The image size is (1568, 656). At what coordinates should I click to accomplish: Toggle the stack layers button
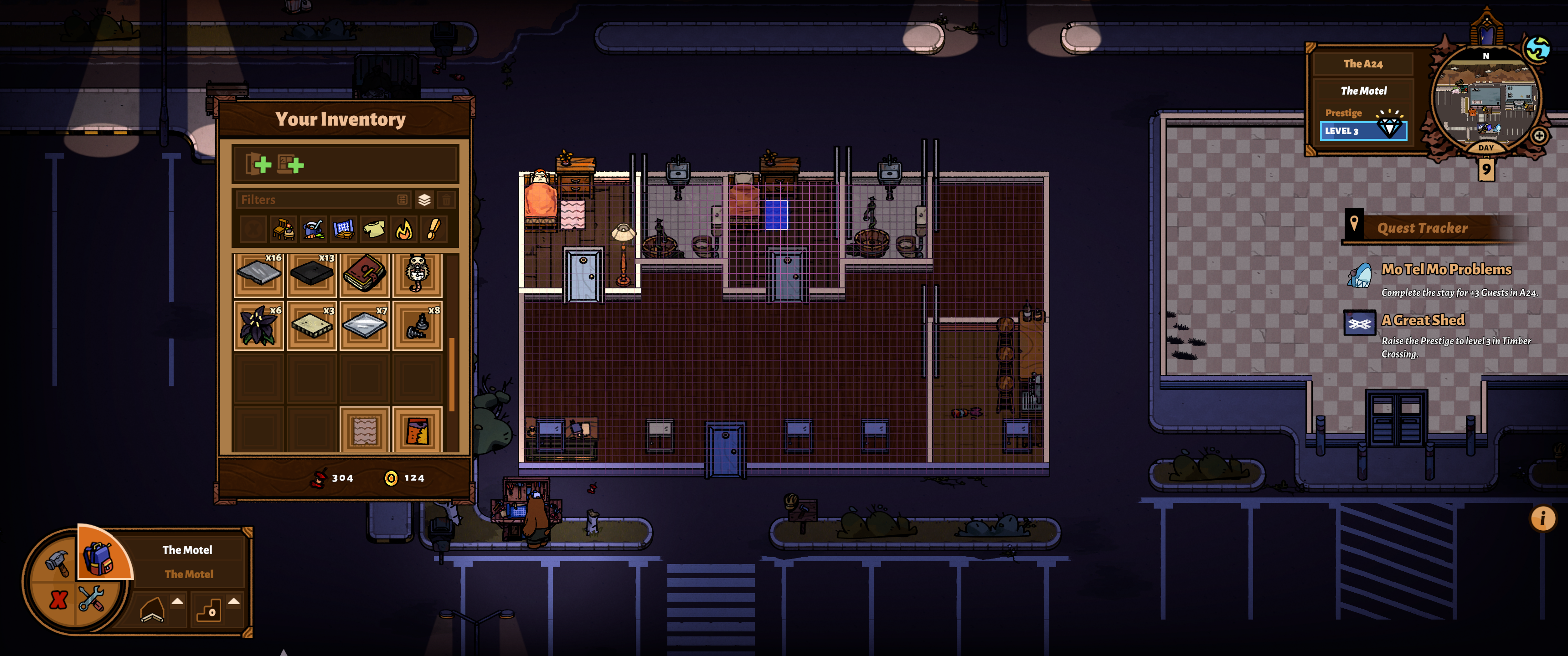pos(424,200)
